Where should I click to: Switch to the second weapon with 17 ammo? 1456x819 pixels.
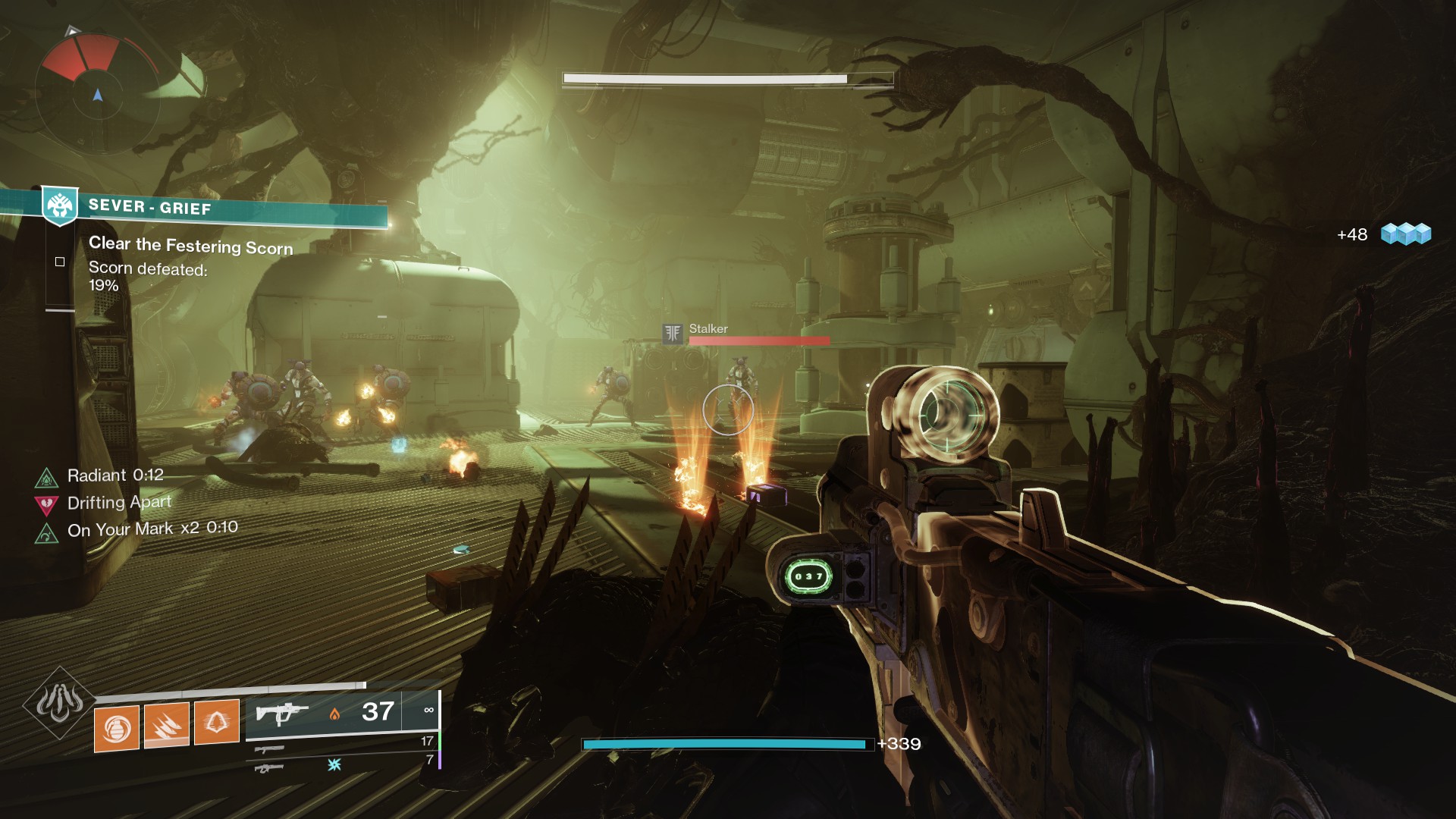click(270, 749)
